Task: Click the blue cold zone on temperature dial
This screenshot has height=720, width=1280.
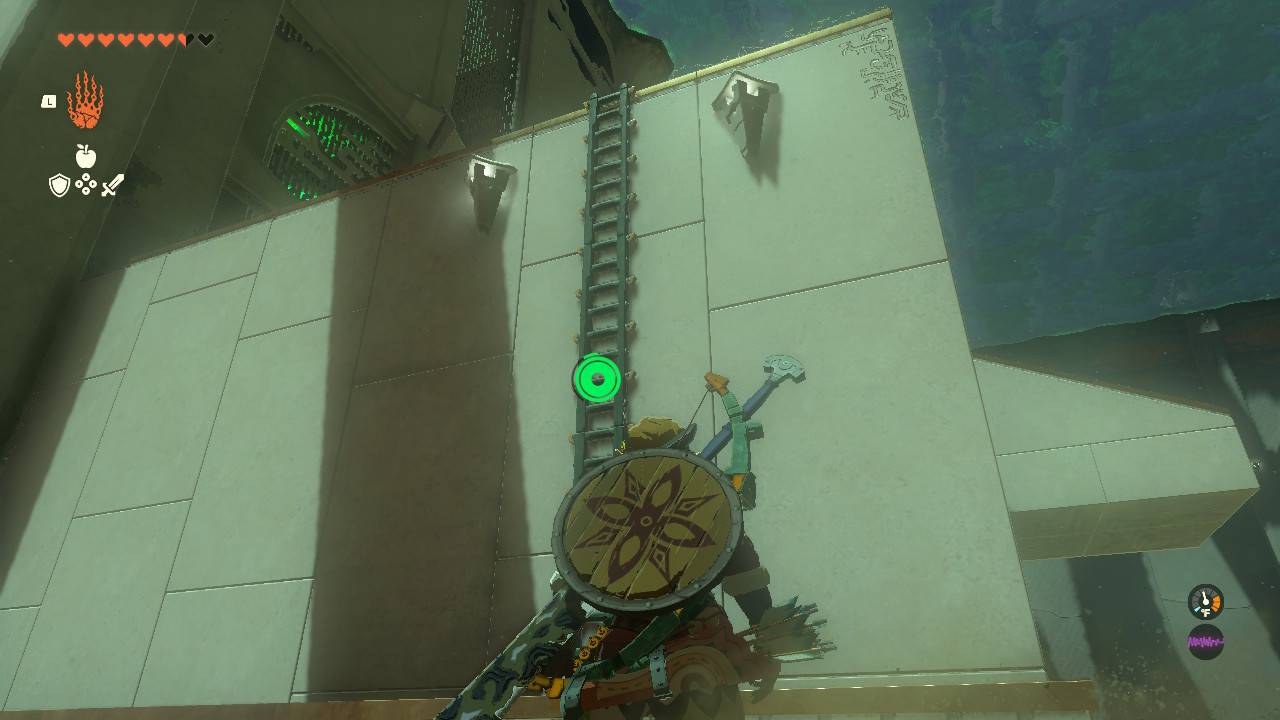Action: (x=1197, y=609)
